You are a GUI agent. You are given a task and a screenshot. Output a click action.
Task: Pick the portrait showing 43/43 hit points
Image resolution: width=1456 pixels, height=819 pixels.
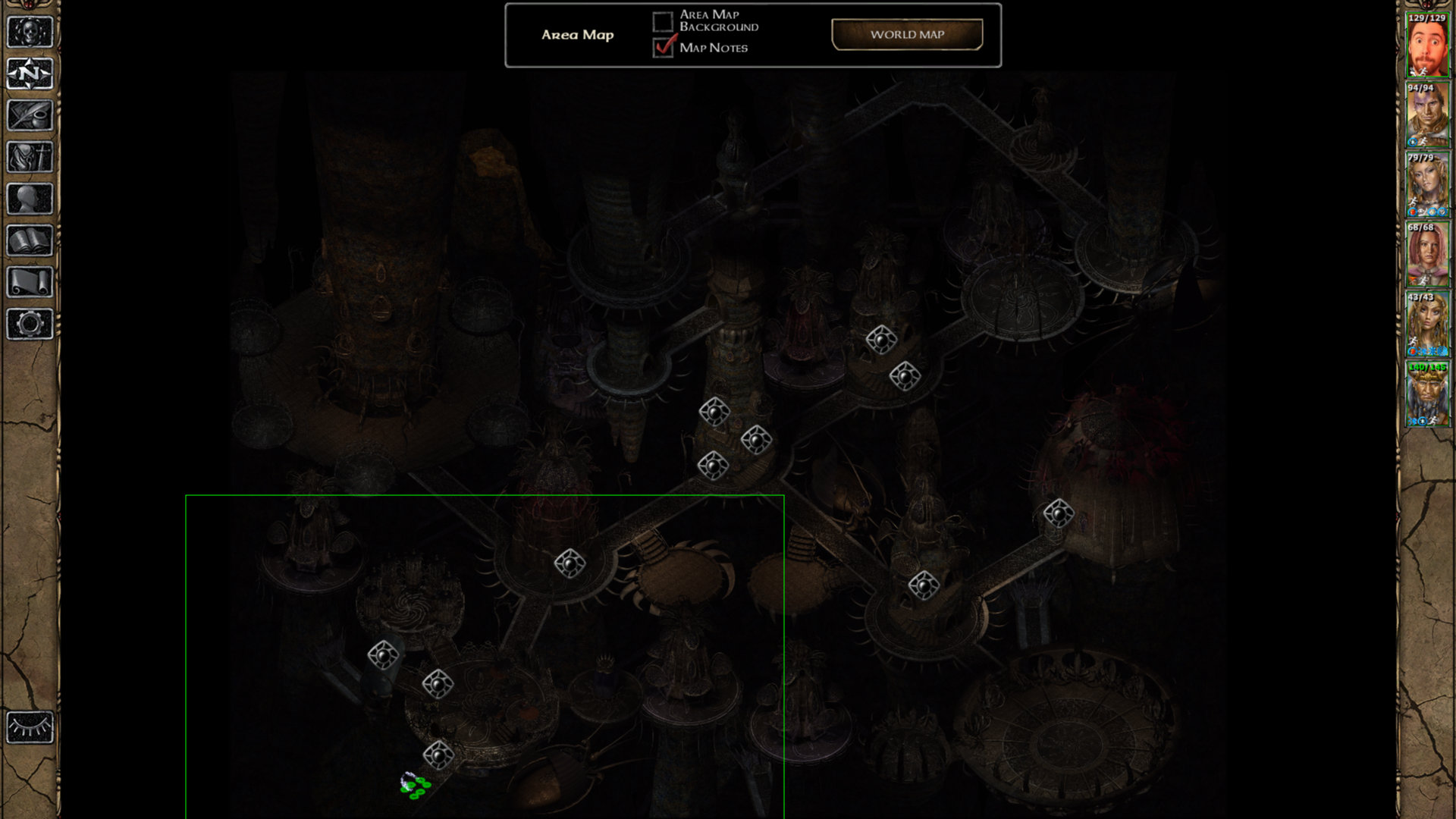(1427, 325)
